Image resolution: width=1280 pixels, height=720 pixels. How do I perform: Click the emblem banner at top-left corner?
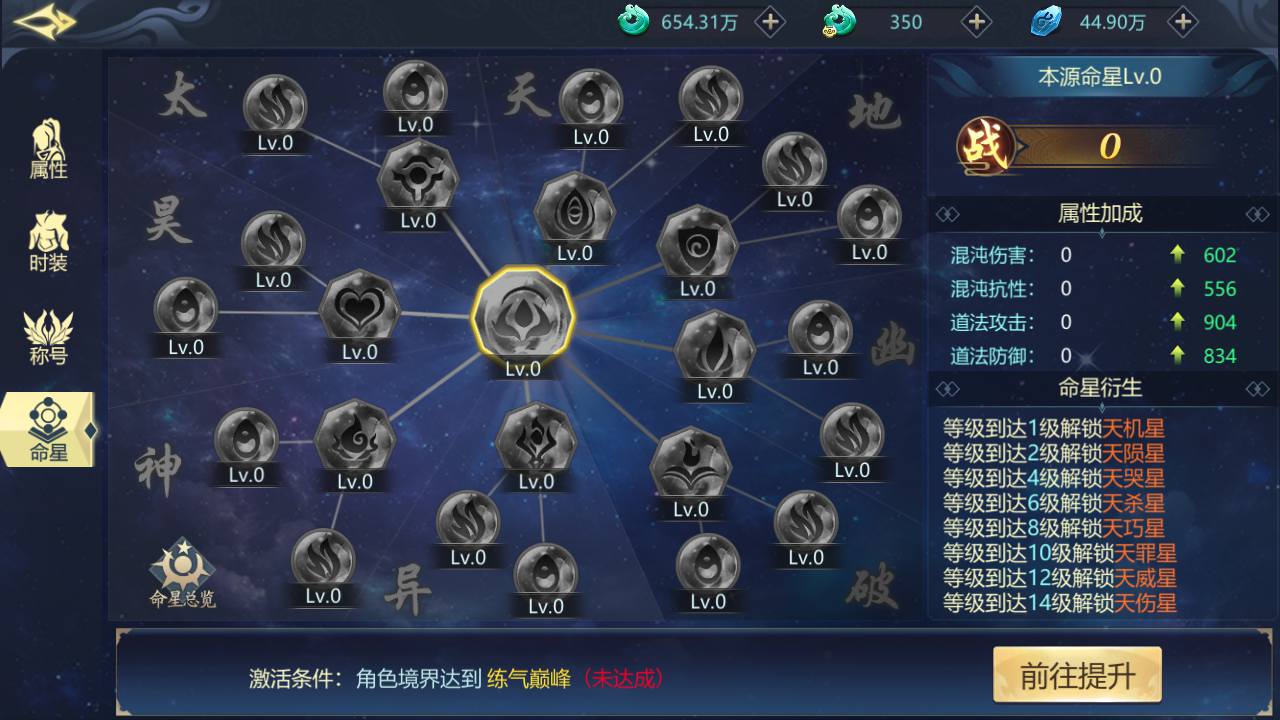click(x=42, y=20)
